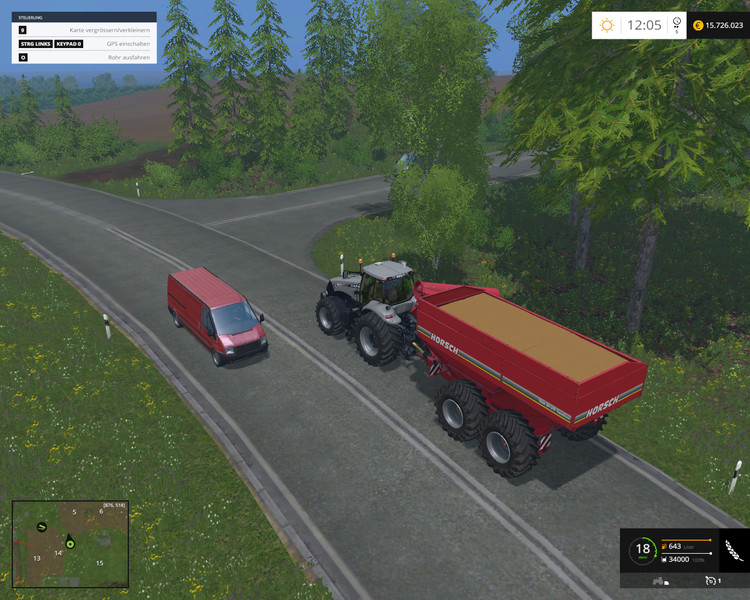Click the sun weather icon
Viewport: 750px width, 600px height.
pyautogui.click(x=606, y=25)
